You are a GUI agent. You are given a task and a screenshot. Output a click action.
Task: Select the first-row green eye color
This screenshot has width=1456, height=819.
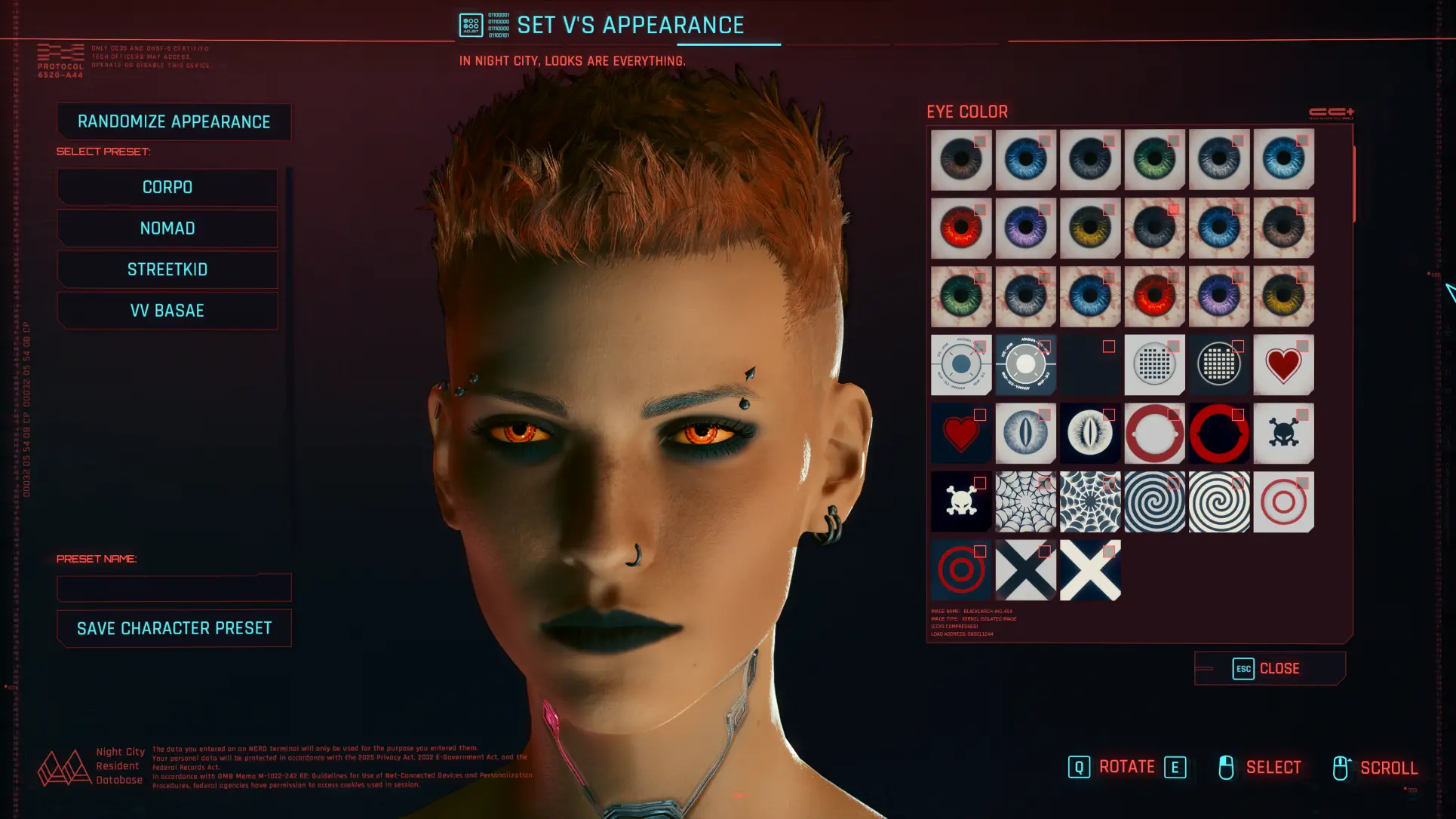(x=1154, y=160)
